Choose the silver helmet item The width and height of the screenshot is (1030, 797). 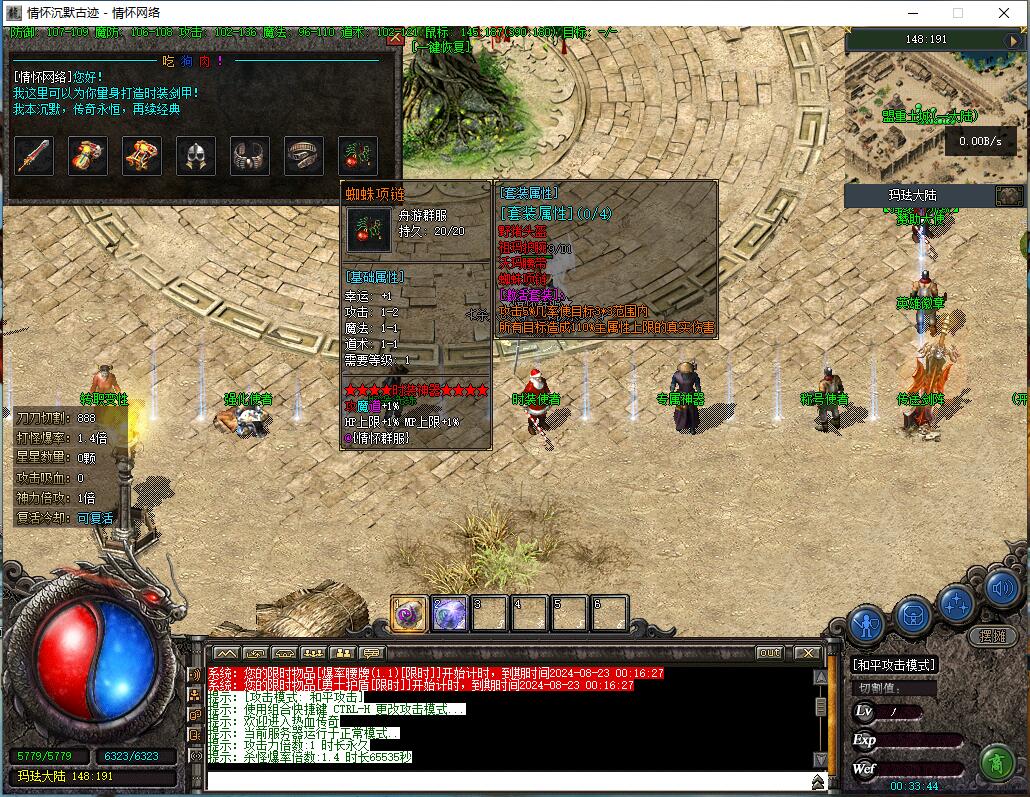click(196, 156)
